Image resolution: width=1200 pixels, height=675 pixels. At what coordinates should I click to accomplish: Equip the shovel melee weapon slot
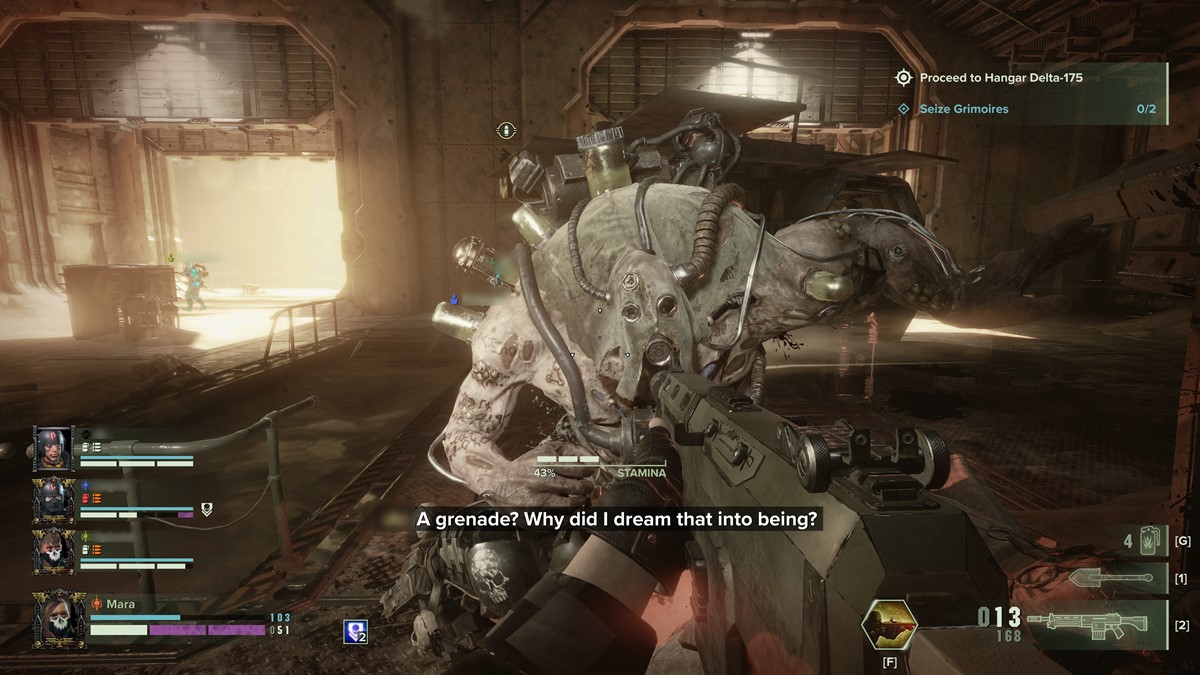pos(1104,579)
